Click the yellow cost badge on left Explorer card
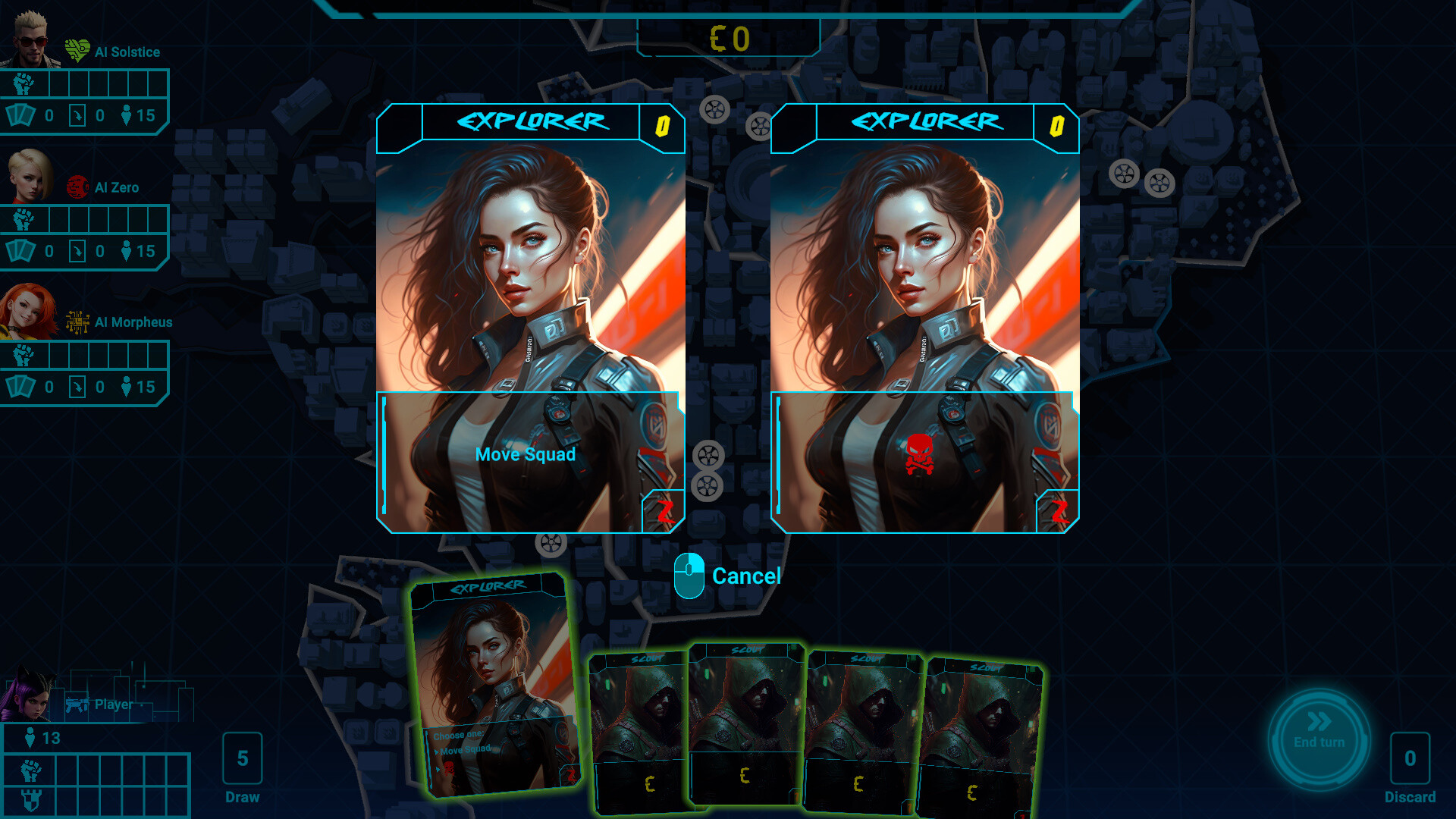 [661, 126]
